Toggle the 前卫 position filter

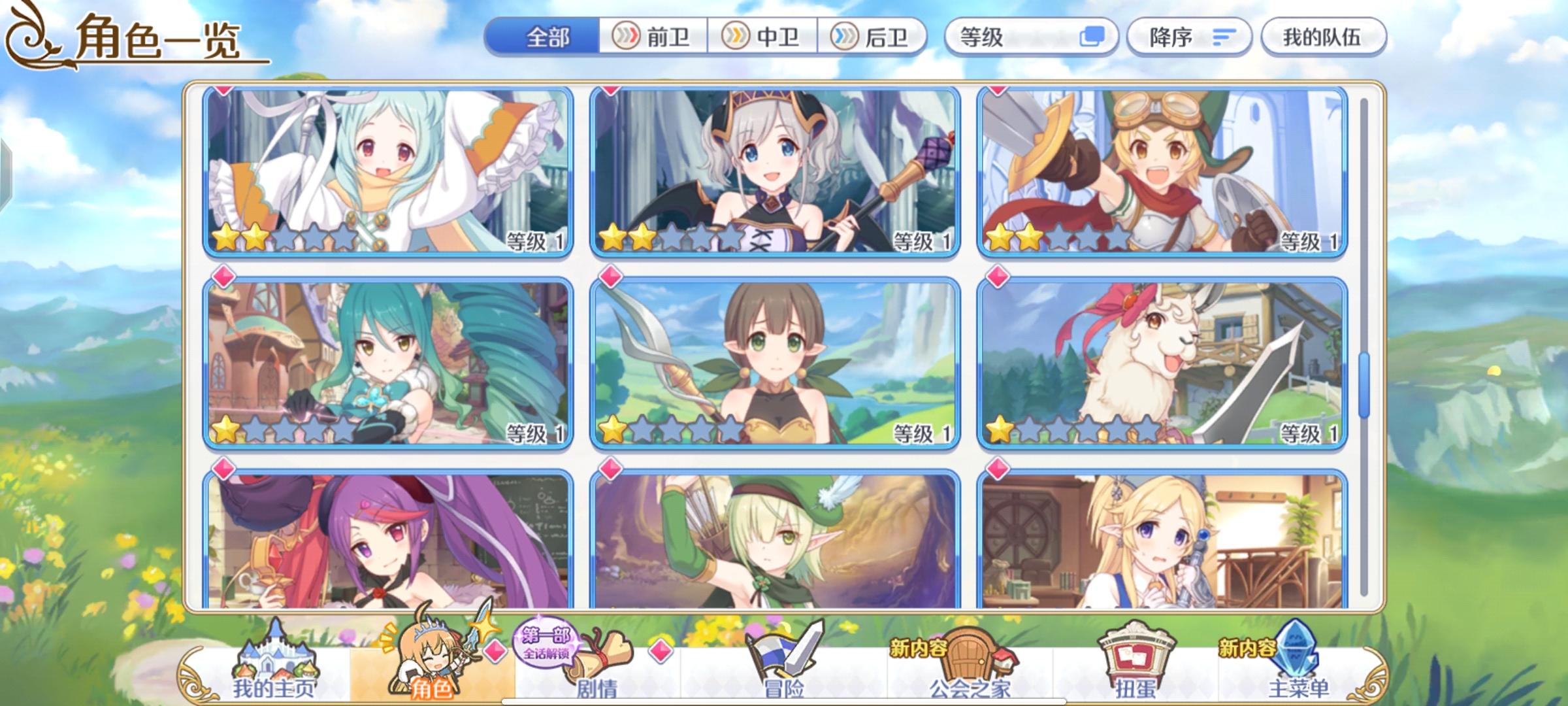click(653, 37)
